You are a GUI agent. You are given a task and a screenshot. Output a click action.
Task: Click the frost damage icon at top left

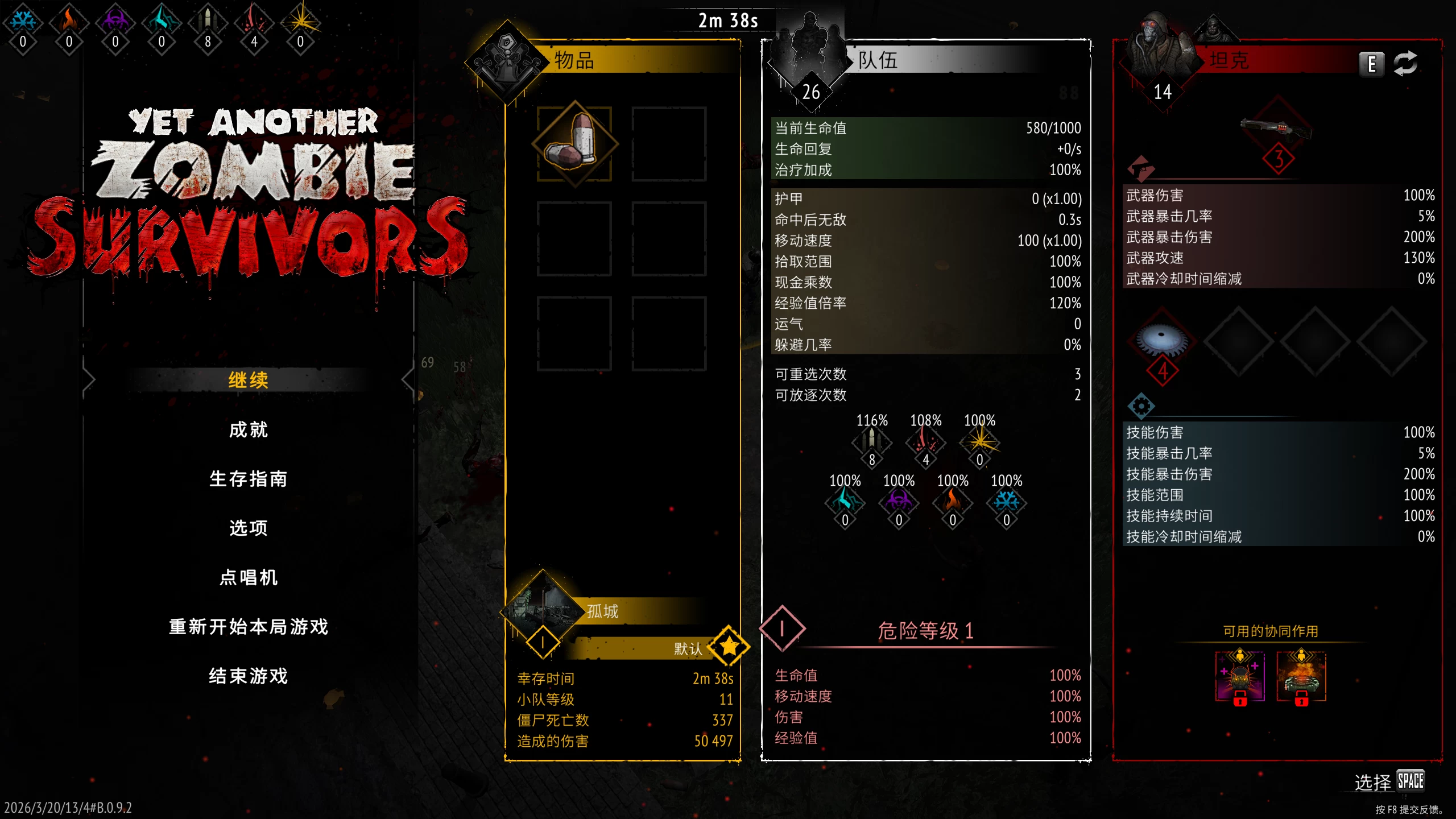(22, 20)
